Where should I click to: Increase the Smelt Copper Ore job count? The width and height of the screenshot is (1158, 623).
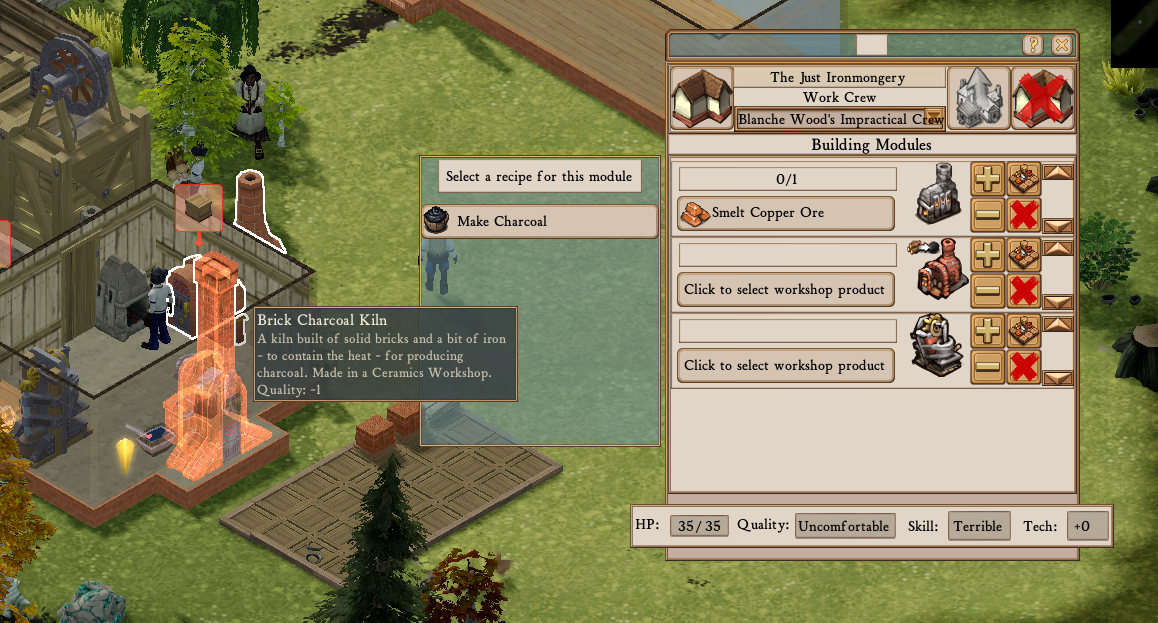coord(988,178)
